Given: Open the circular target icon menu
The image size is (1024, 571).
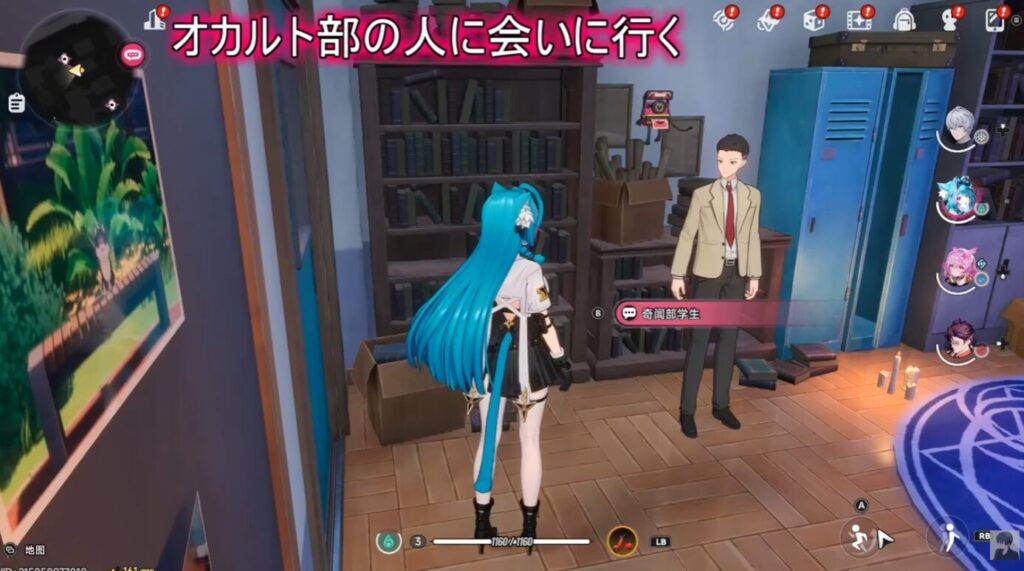Looking at the screenshot, I should pyautogui.click(x=723, y=19).
